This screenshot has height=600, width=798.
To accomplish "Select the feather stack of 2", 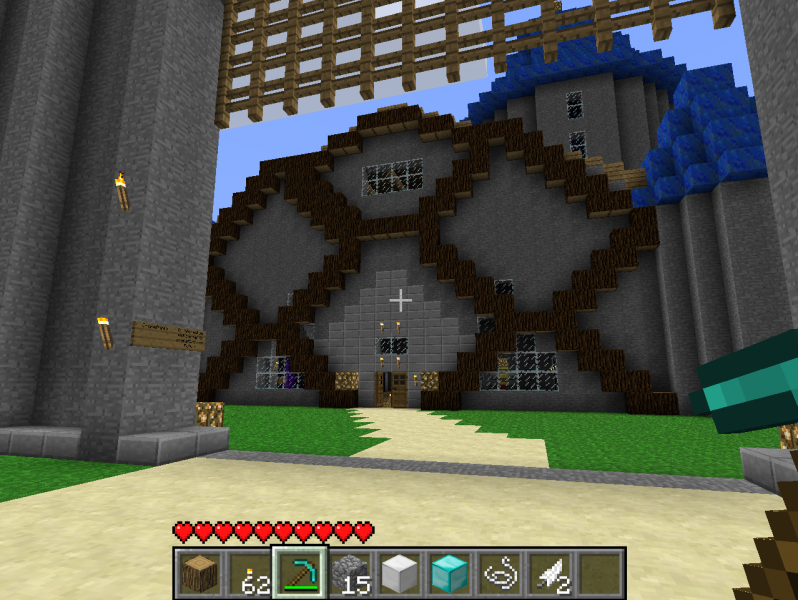I will click(x=549, y=573).
